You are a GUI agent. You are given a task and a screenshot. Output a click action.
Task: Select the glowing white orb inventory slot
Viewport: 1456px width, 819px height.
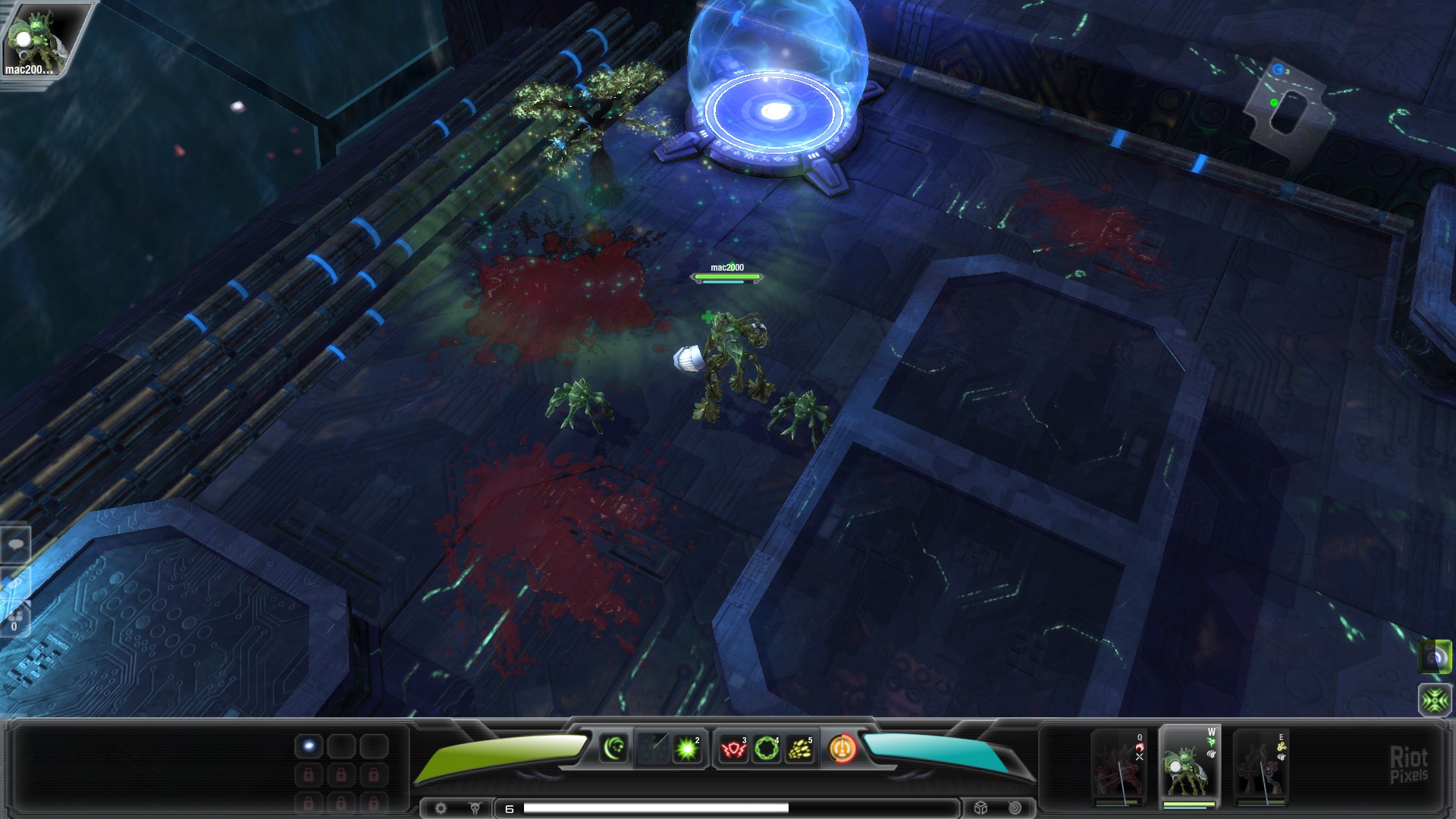309,747
